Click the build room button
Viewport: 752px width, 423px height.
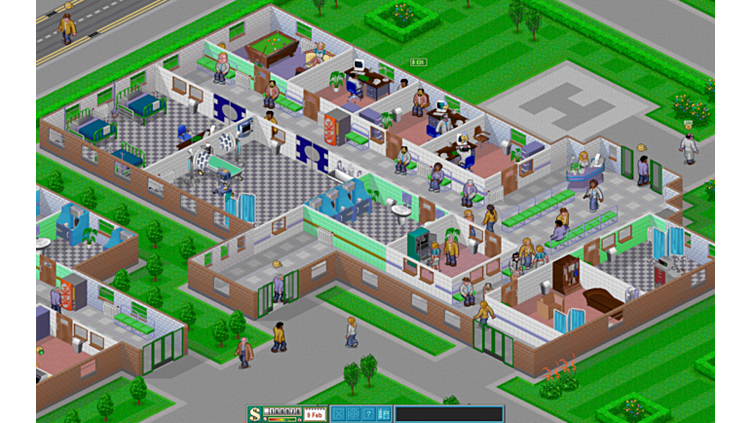(338, 413)
